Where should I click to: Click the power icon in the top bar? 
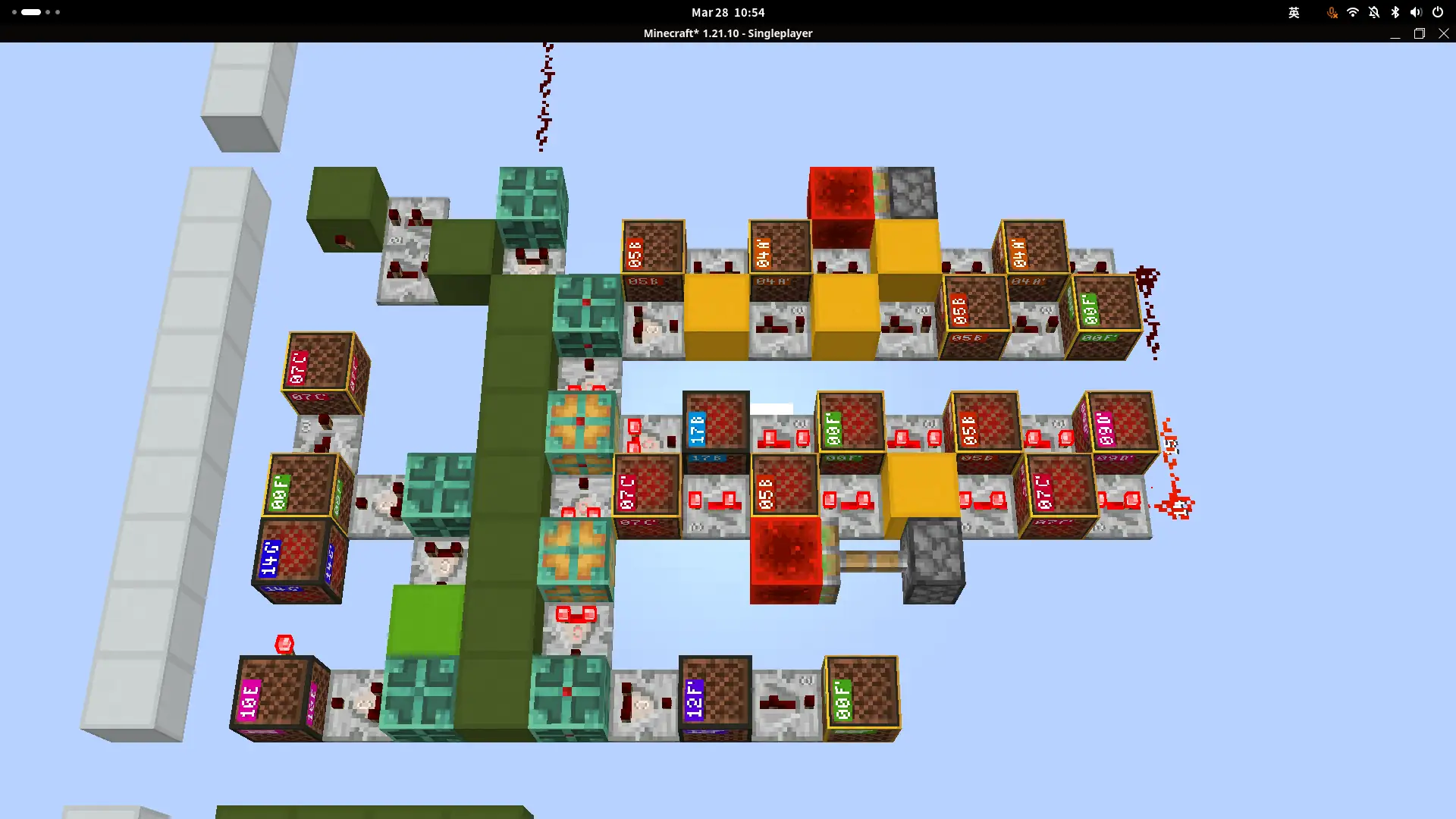point(1437,12)
